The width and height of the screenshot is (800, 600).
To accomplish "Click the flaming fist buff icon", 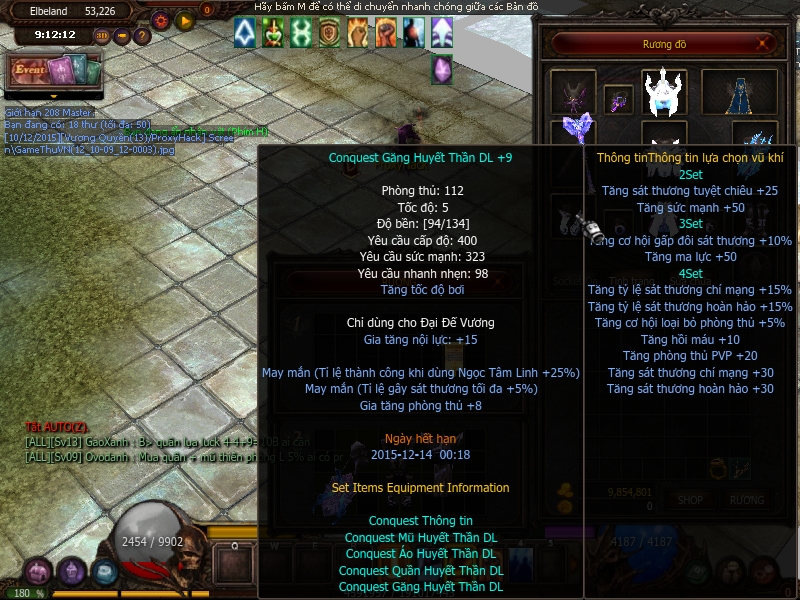I will click(357, 33).
